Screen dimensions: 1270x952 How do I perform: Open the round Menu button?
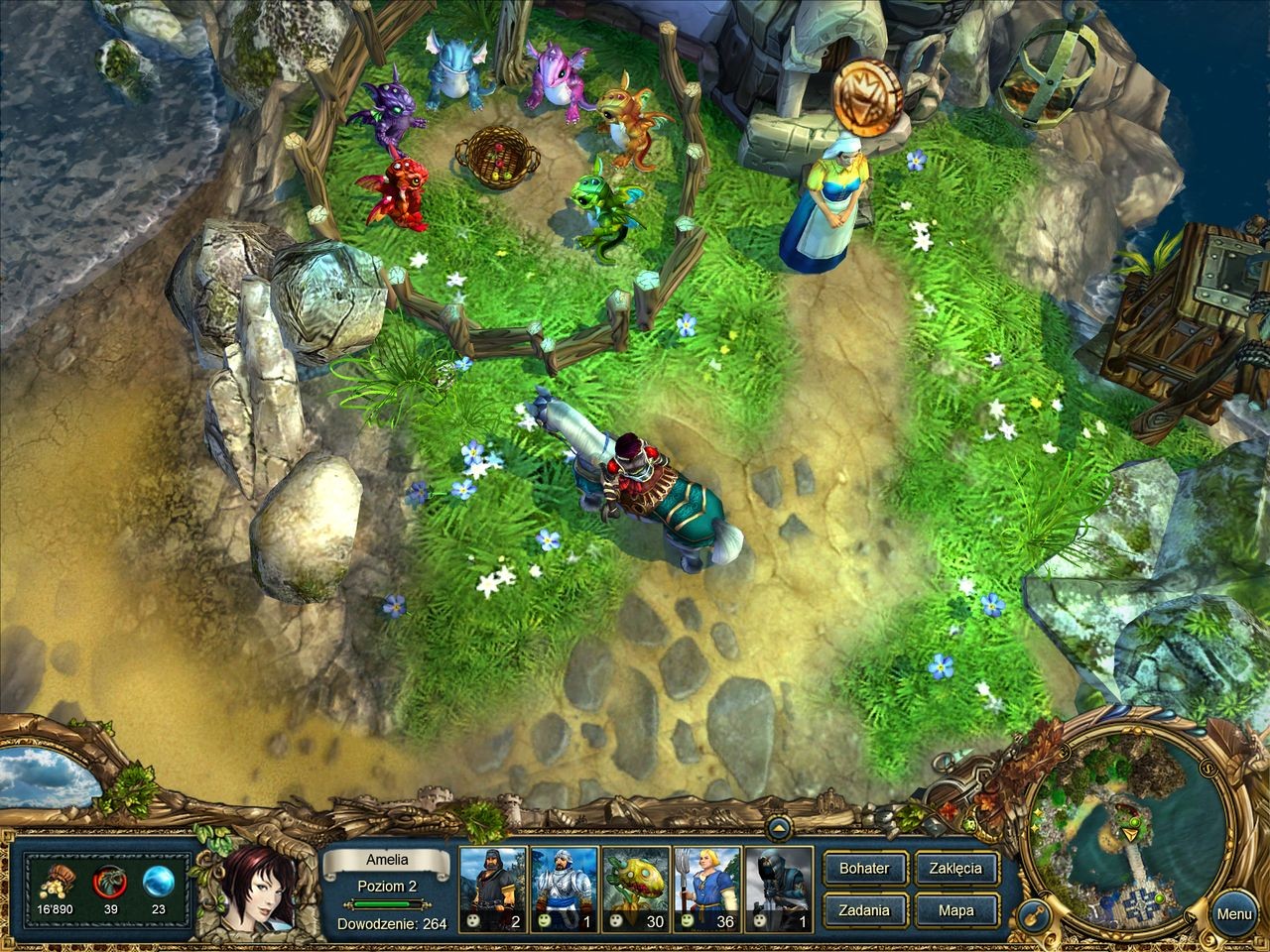coord(1234,914)
